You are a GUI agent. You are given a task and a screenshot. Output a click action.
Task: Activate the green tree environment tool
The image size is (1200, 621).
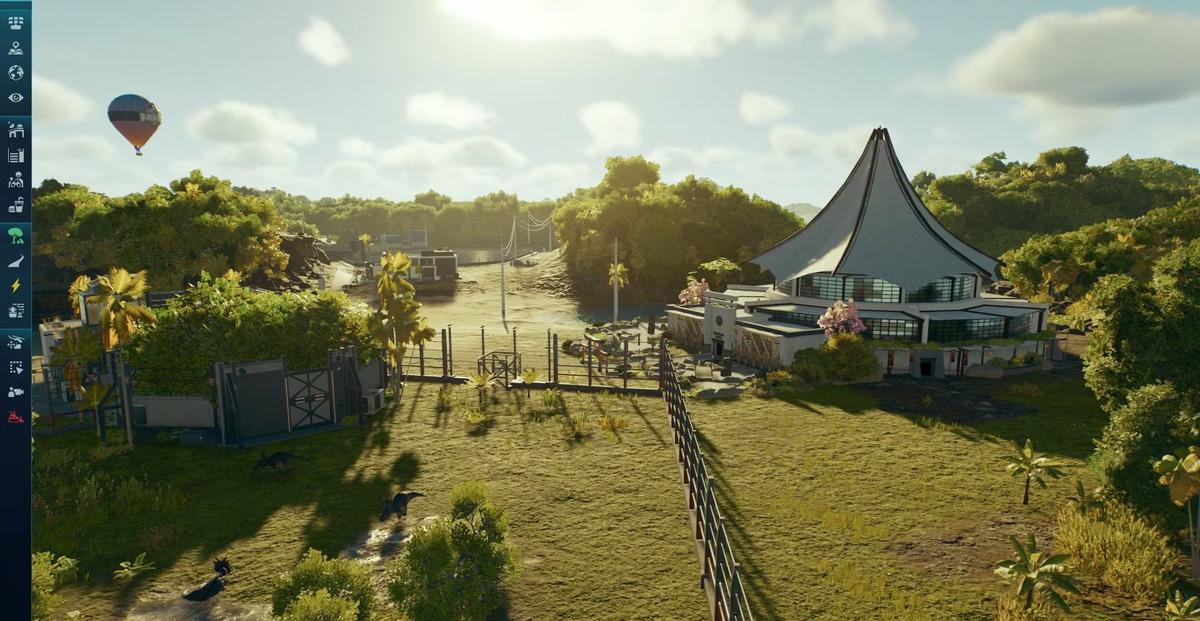15,236
